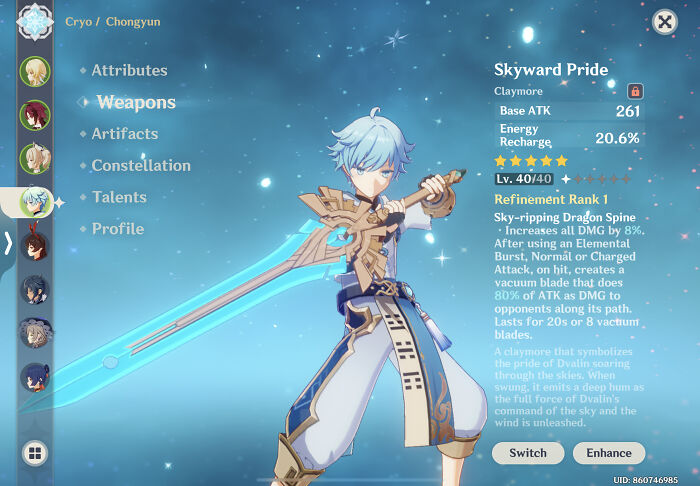
Task: Select Chongyun's highlighted portrait
Action: [x=35, y=202]
